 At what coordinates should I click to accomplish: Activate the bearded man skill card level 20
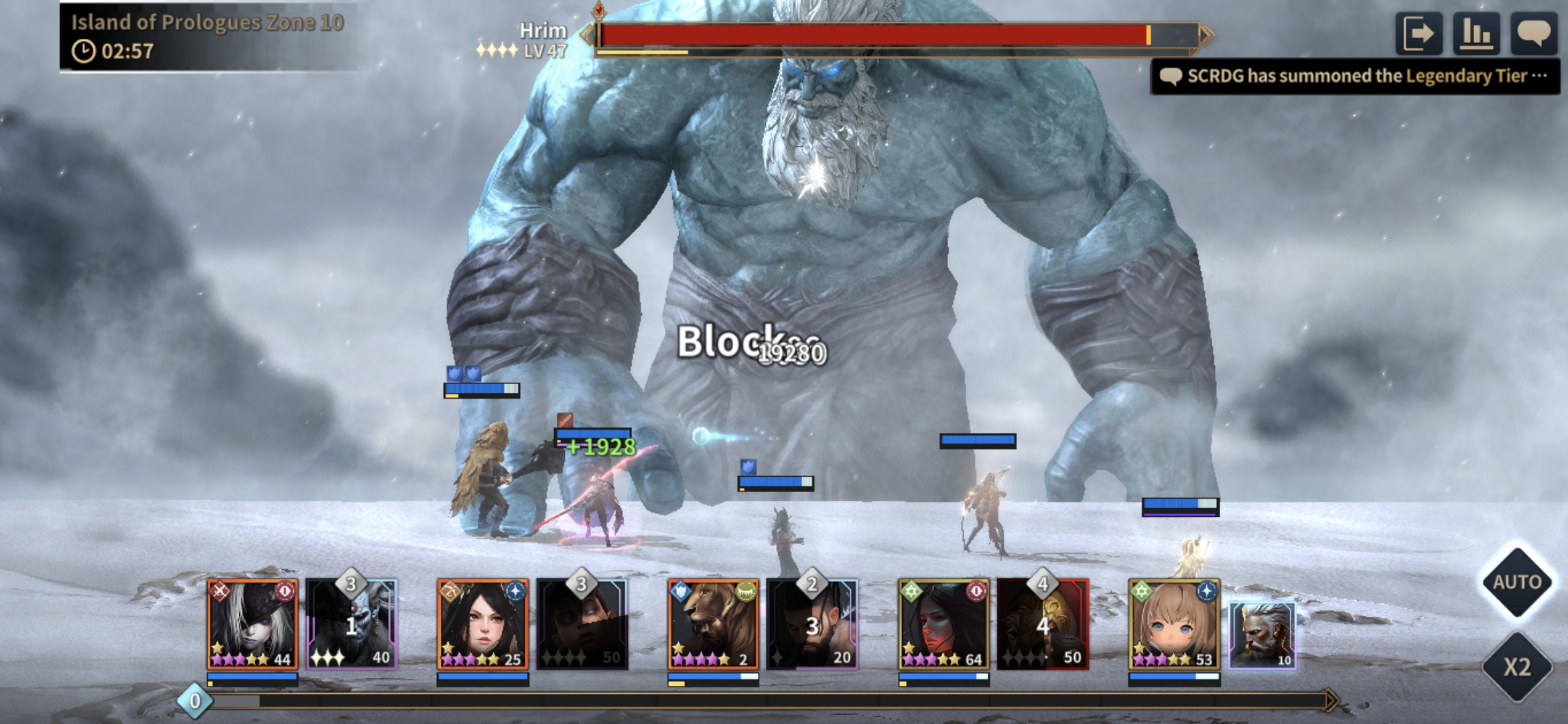(x=812, y=625)
